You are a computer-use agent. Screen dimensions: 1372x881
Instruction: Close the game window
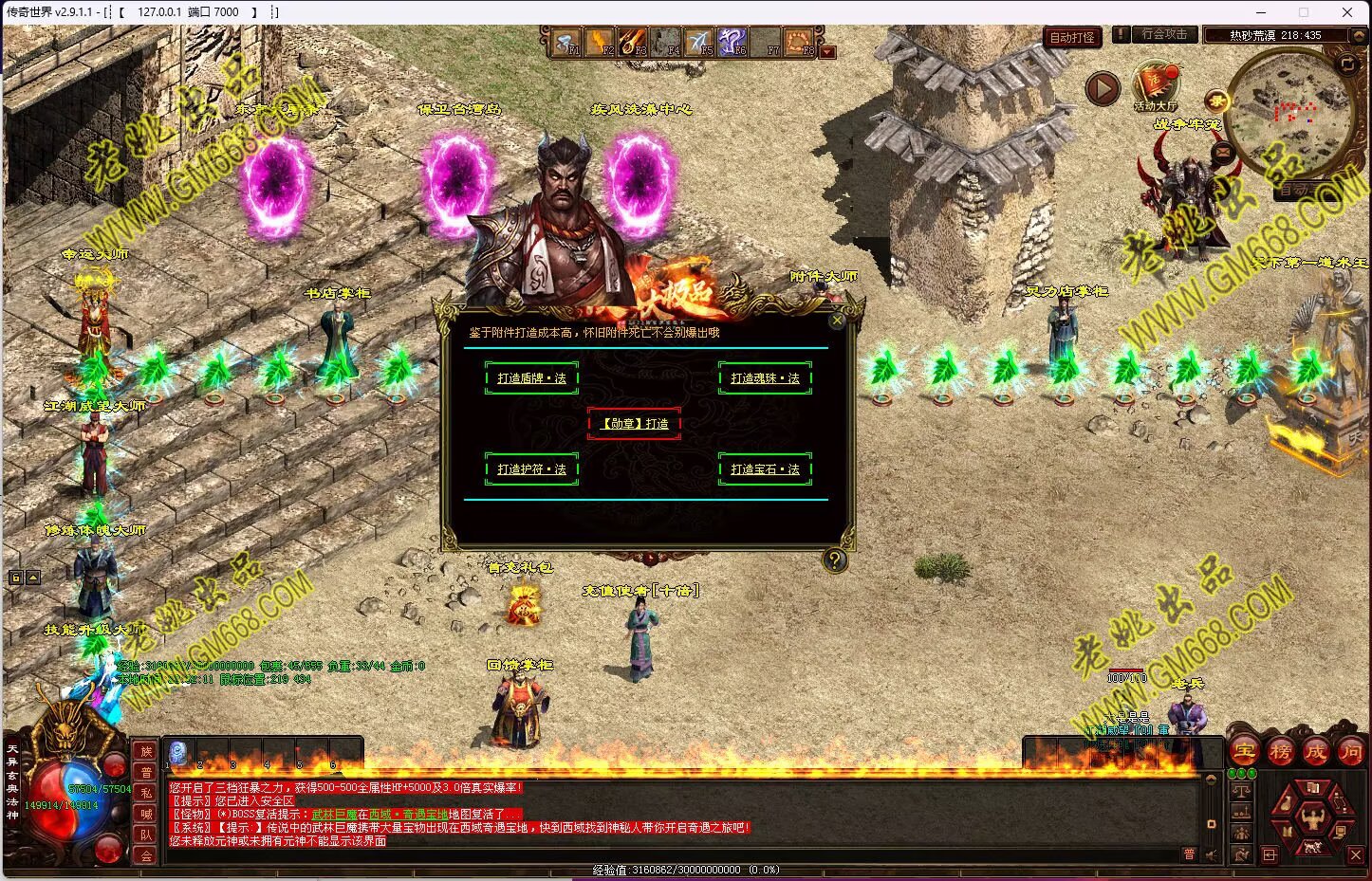tap(1347, 12)
